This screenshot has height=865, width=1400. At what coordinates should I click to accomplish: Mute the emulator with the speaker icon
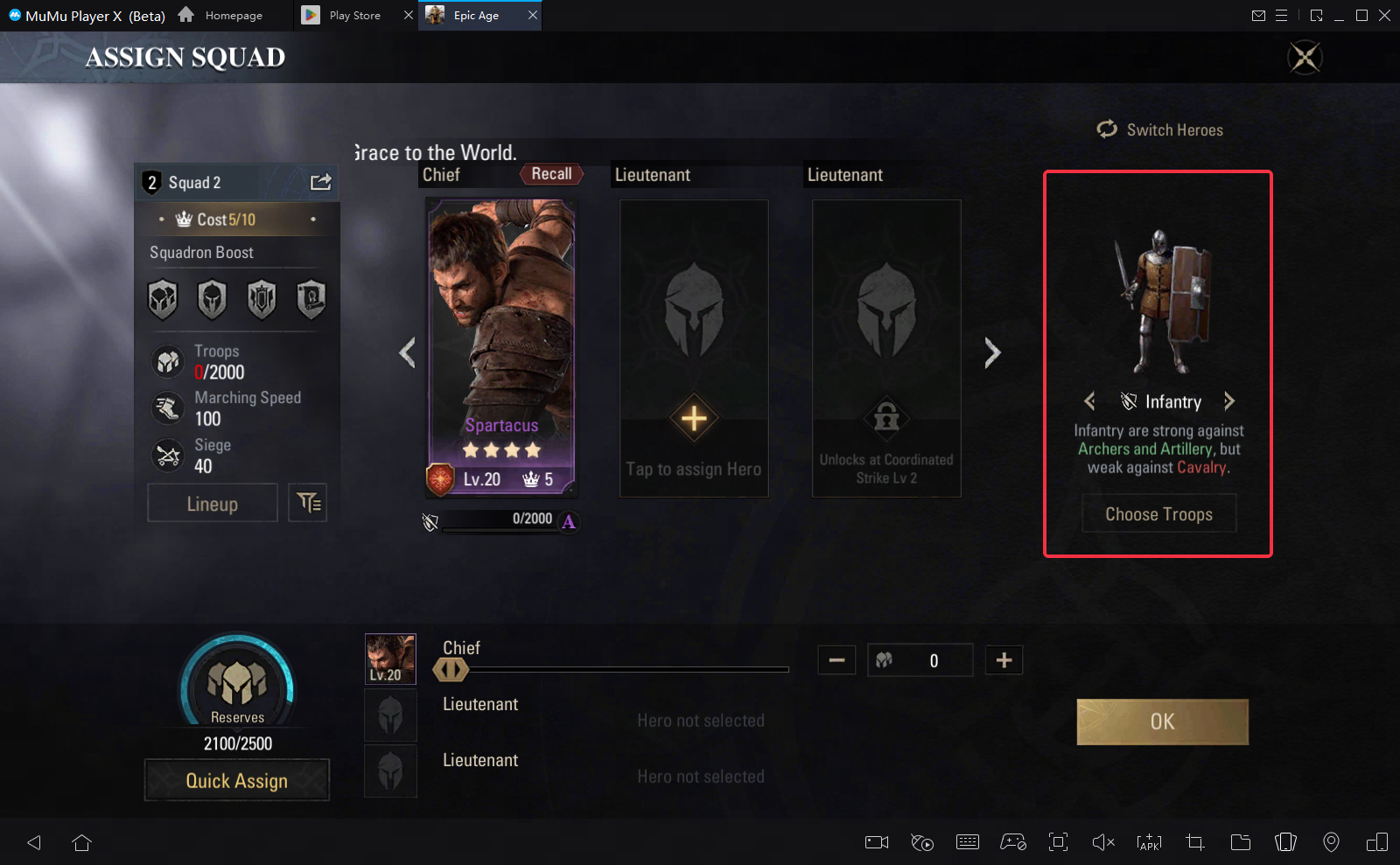click(1102, 842)
